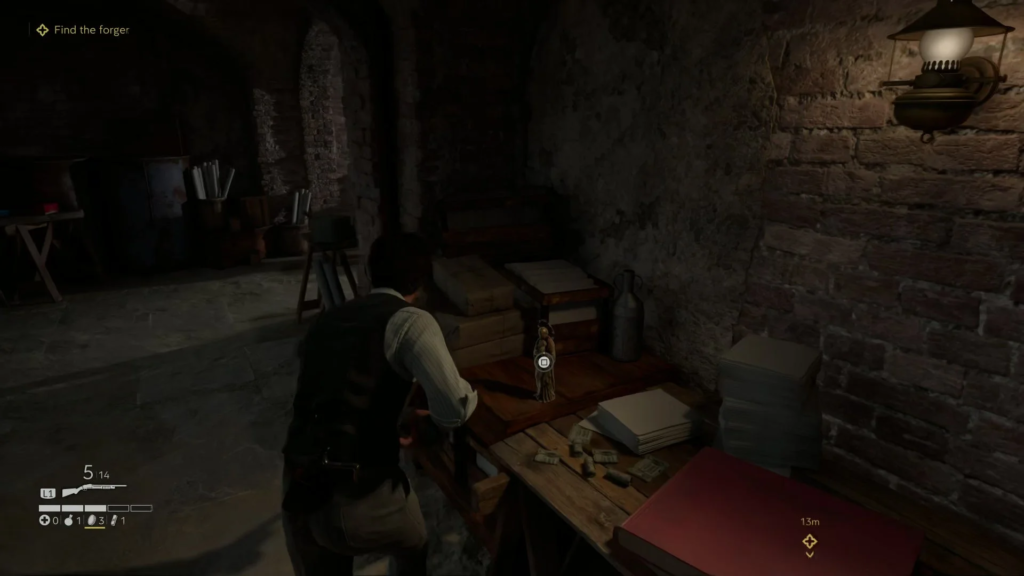
Task: Select the shotgun weapon icon
Action: pyautogui.click(x=92, y=492)
